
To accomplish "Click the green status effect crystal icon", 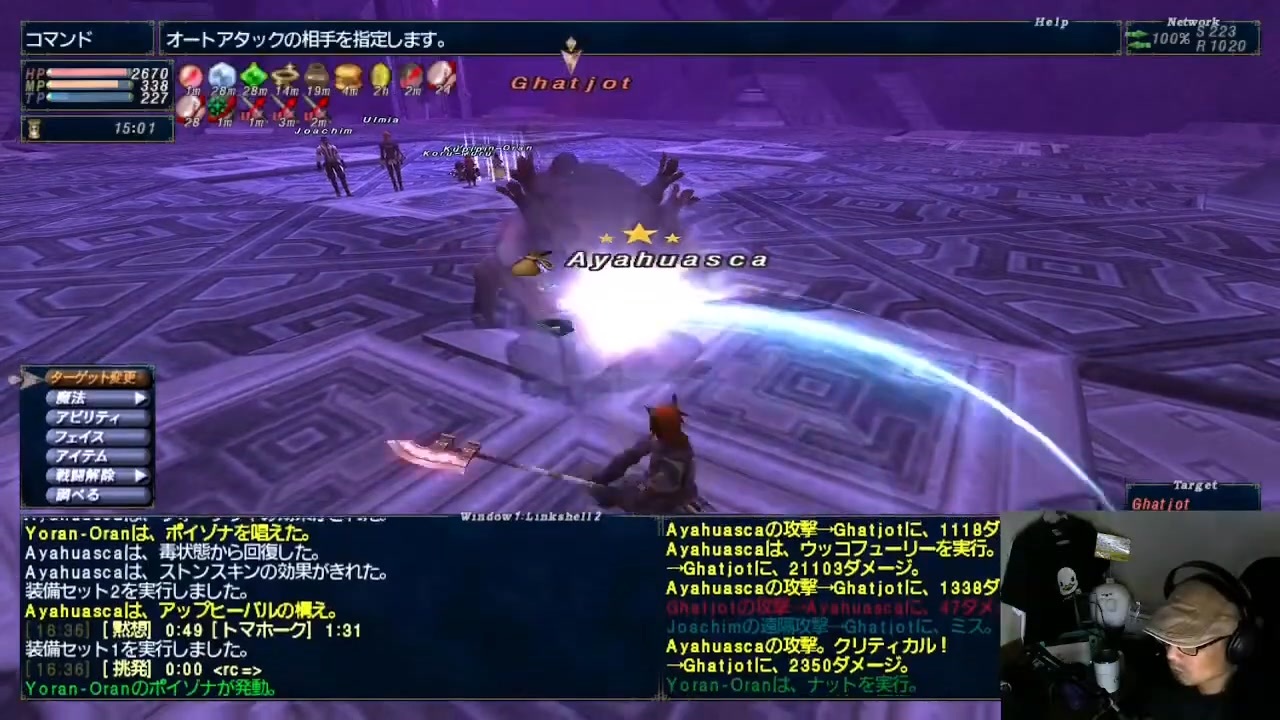I will (x=253, y=75).
